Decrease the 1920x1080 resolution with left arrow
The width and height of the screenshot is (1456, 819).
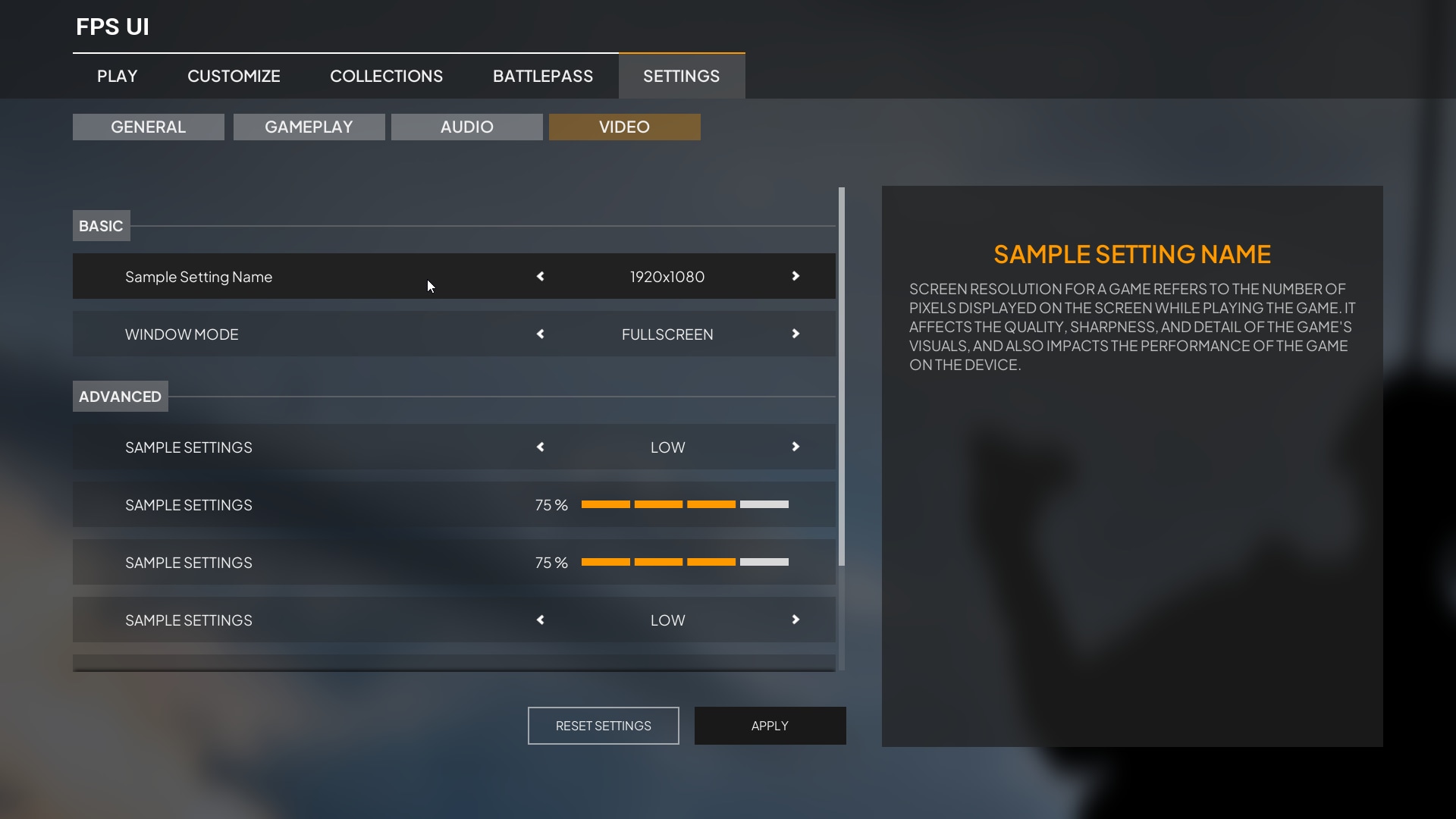tap(540, 277)
